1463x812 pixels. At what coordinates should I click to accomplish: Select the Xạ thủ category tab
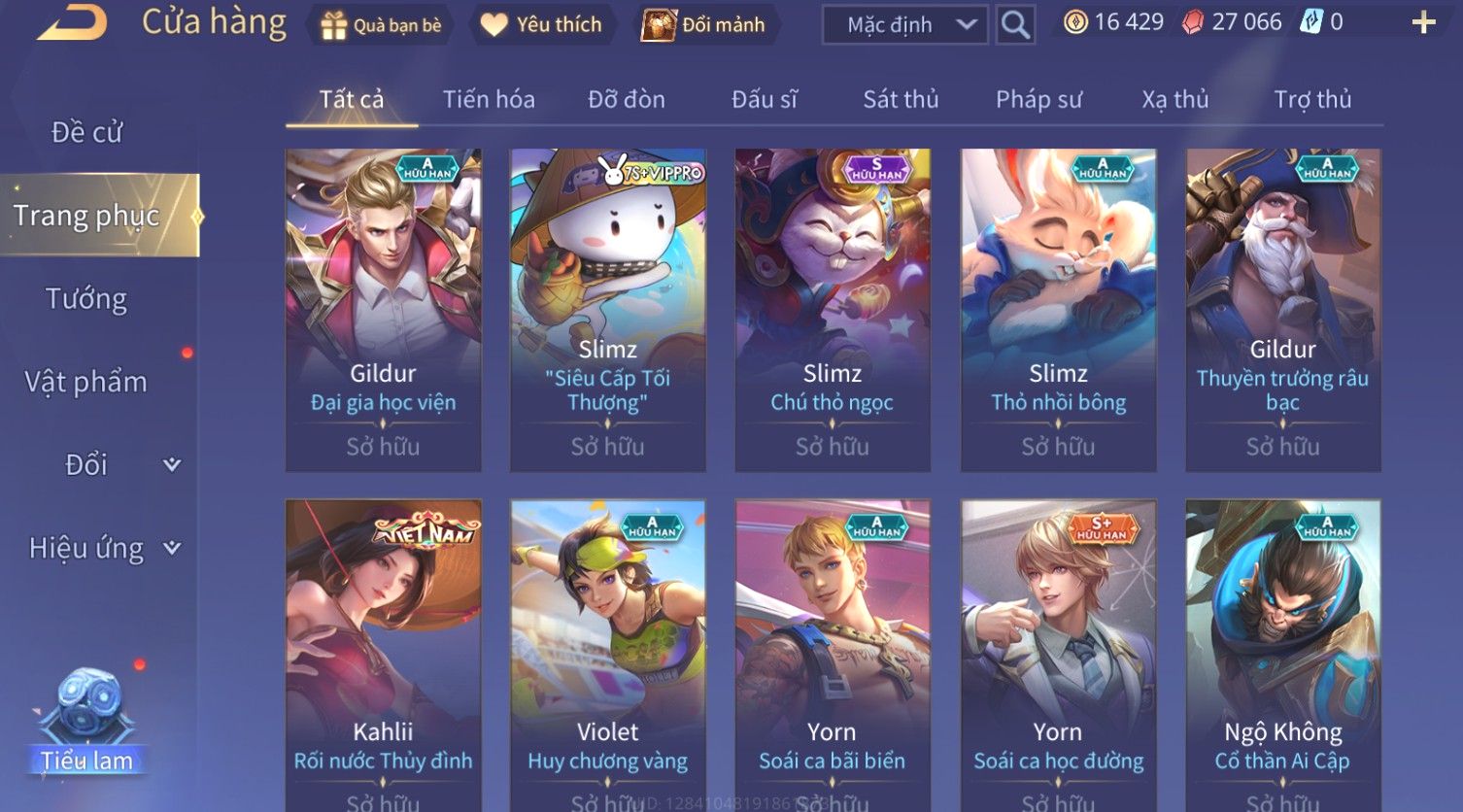click(1175, 99)
